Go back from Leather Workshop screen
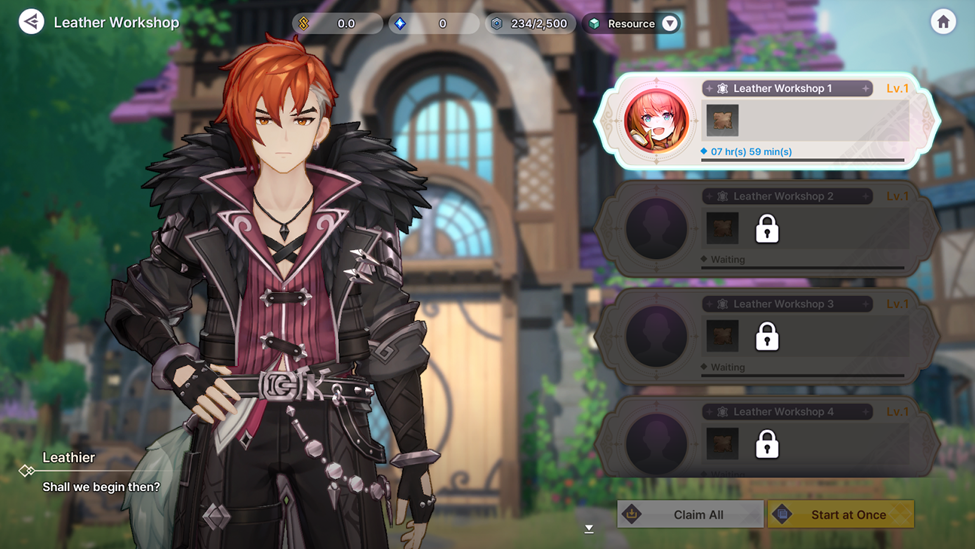Image resolution: width=975 pixels, height=549 pixels. pos(32,22)
